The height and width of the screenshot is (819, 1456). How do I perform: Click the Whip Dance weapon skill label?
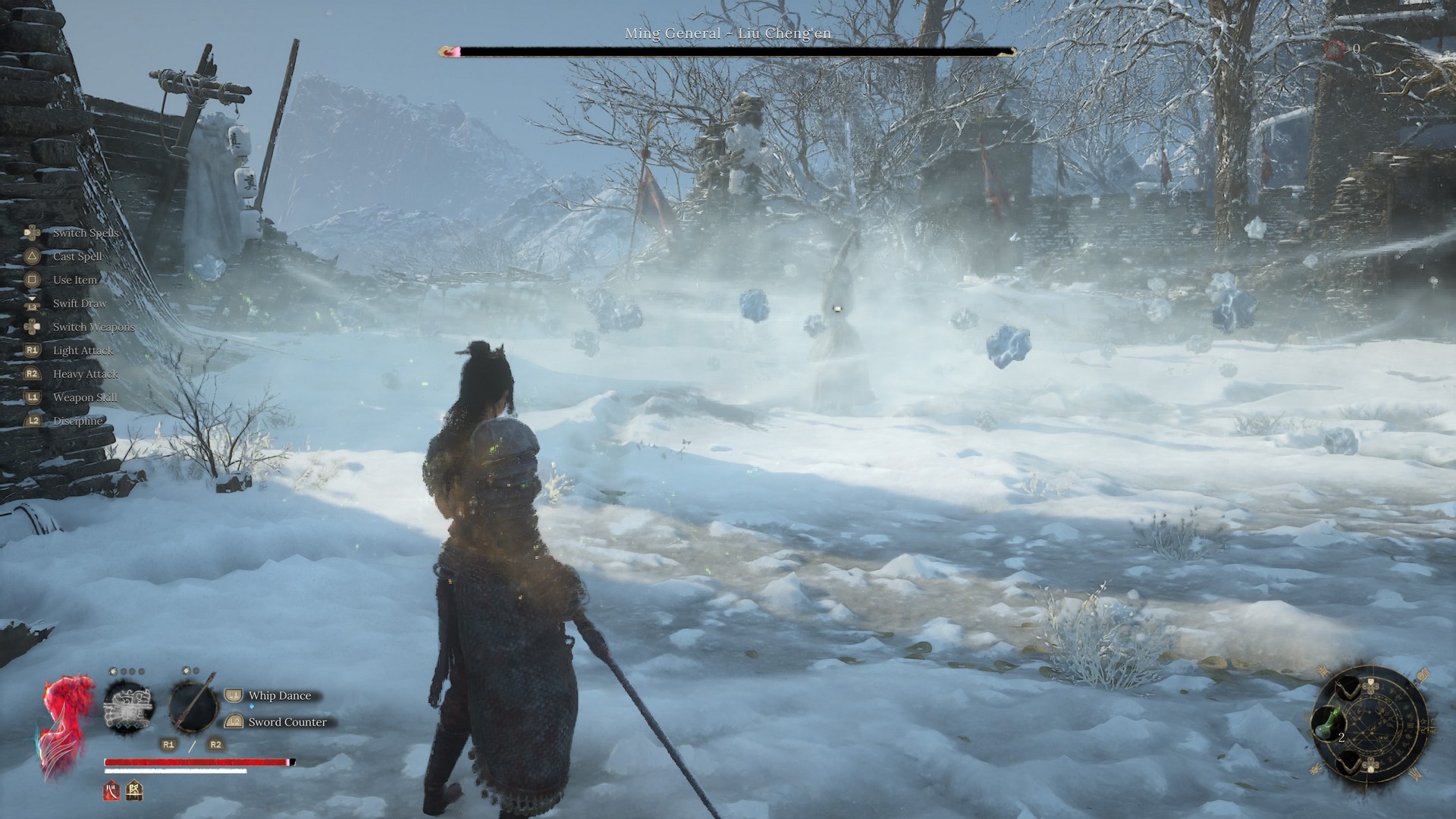point(279,695)
